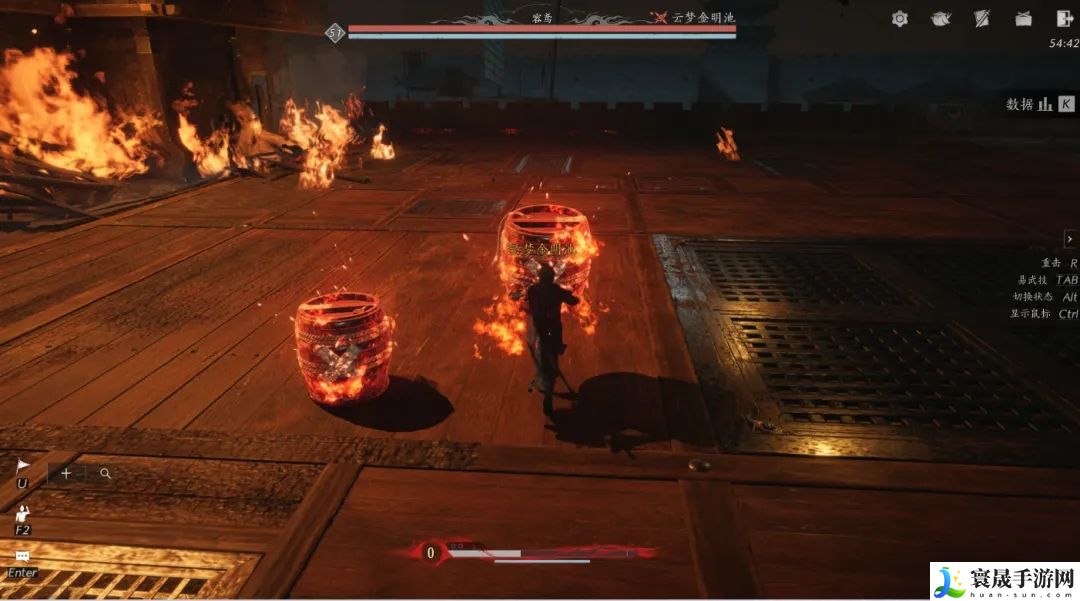The height and width of the screenshot is (601, 1080).
Task: Open the emote figure icon
Action: coord(23,513)
